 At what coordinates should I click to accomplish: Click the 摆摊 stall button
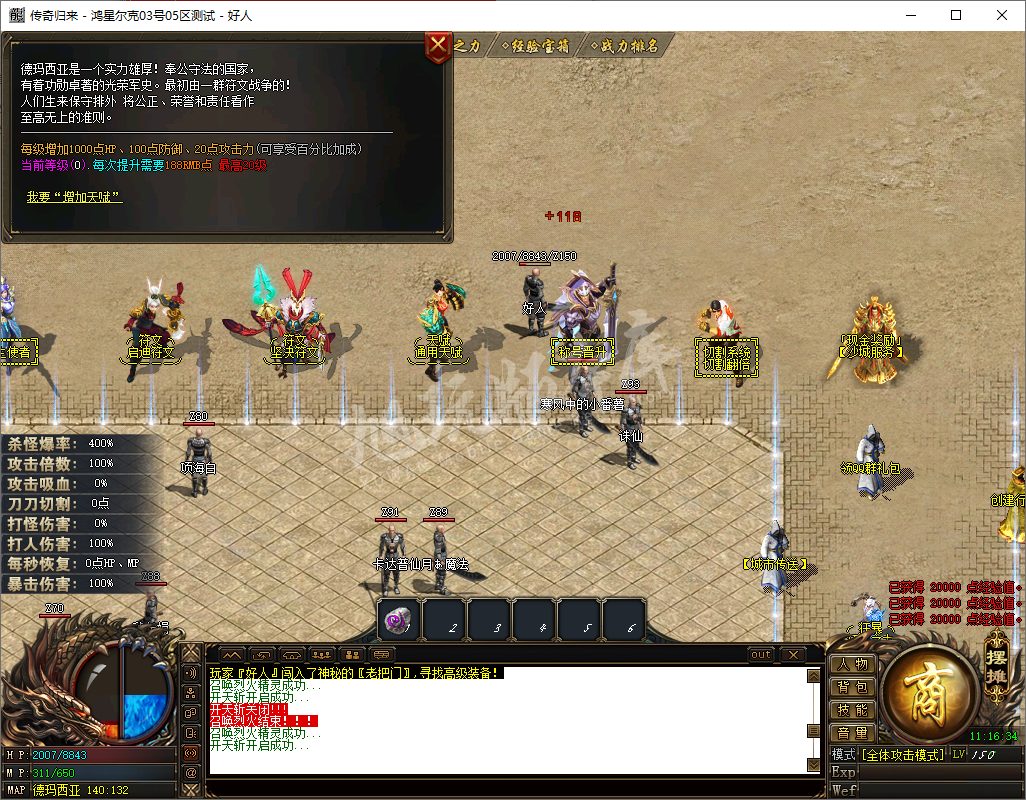[x=996, y=664]
